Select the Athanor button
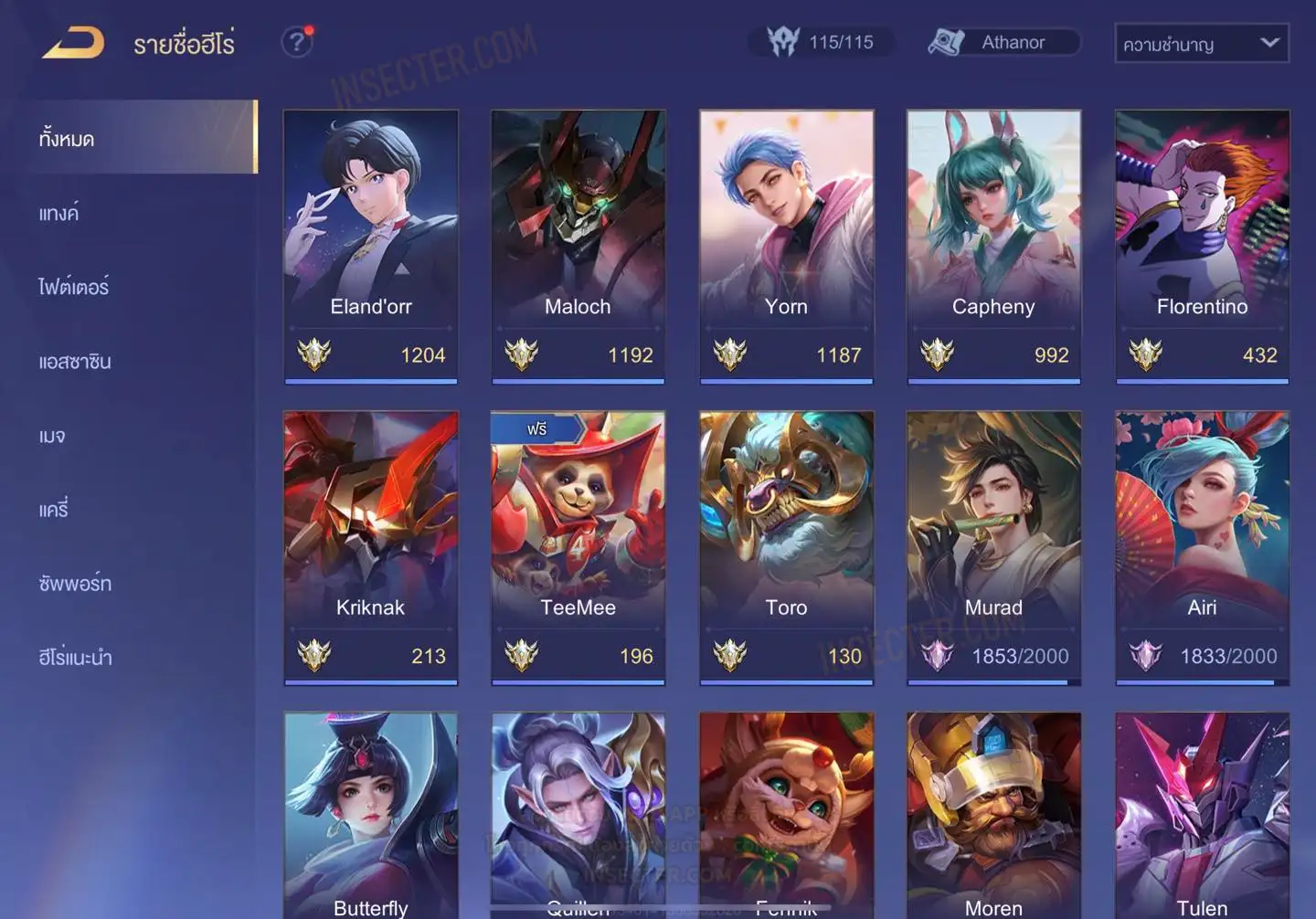 point(1004,42)
